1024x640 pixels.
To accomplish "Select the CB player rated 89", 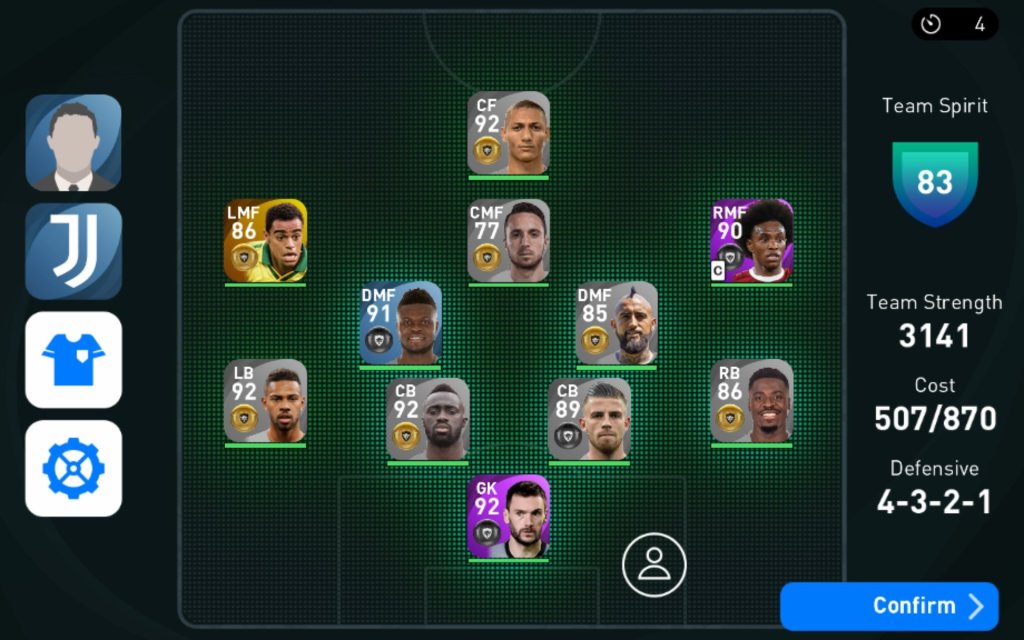I will coord(590,420).
